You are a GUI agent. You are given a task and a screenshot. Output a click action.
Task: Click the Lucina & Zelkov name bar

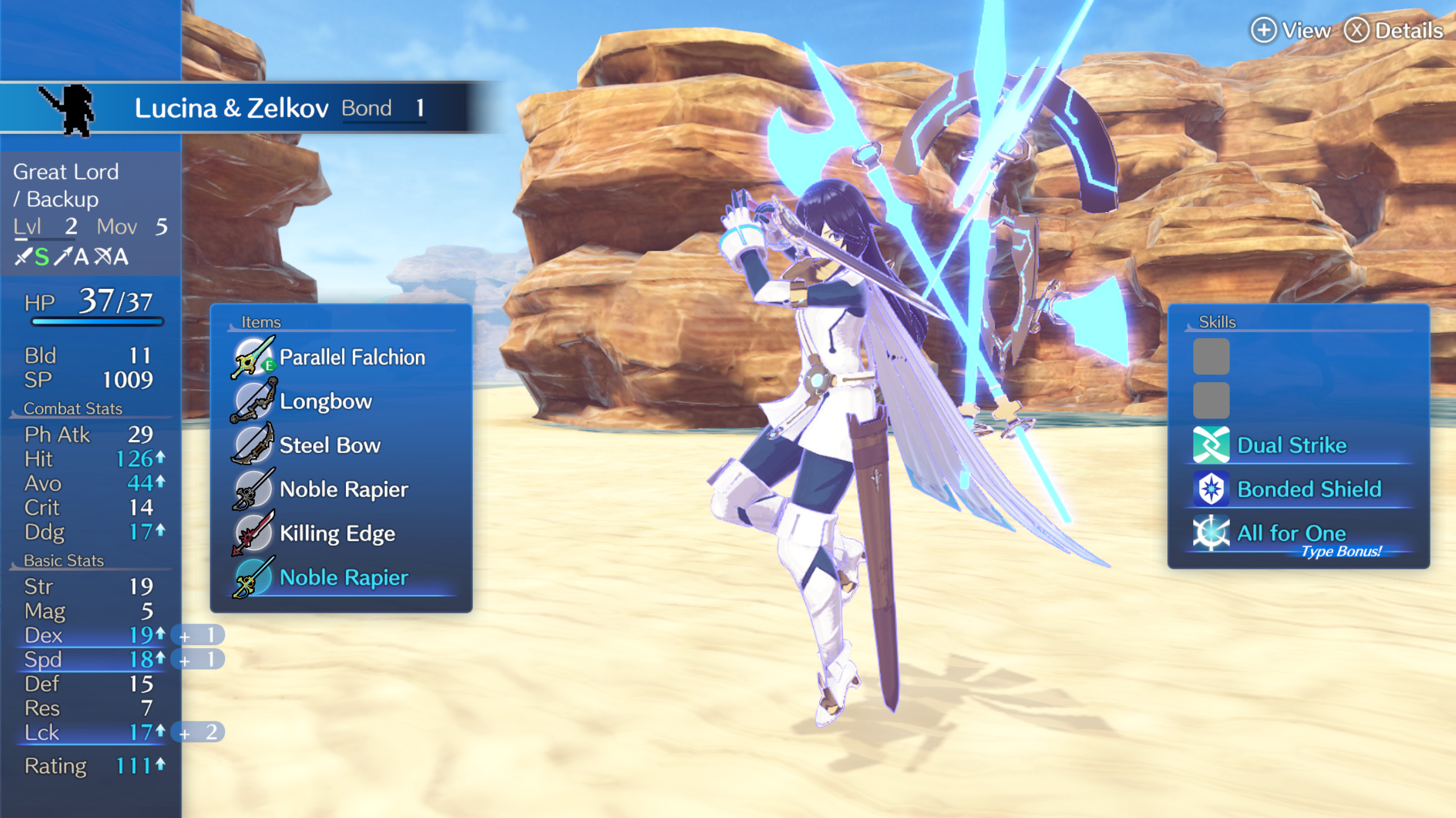[232, 107]
